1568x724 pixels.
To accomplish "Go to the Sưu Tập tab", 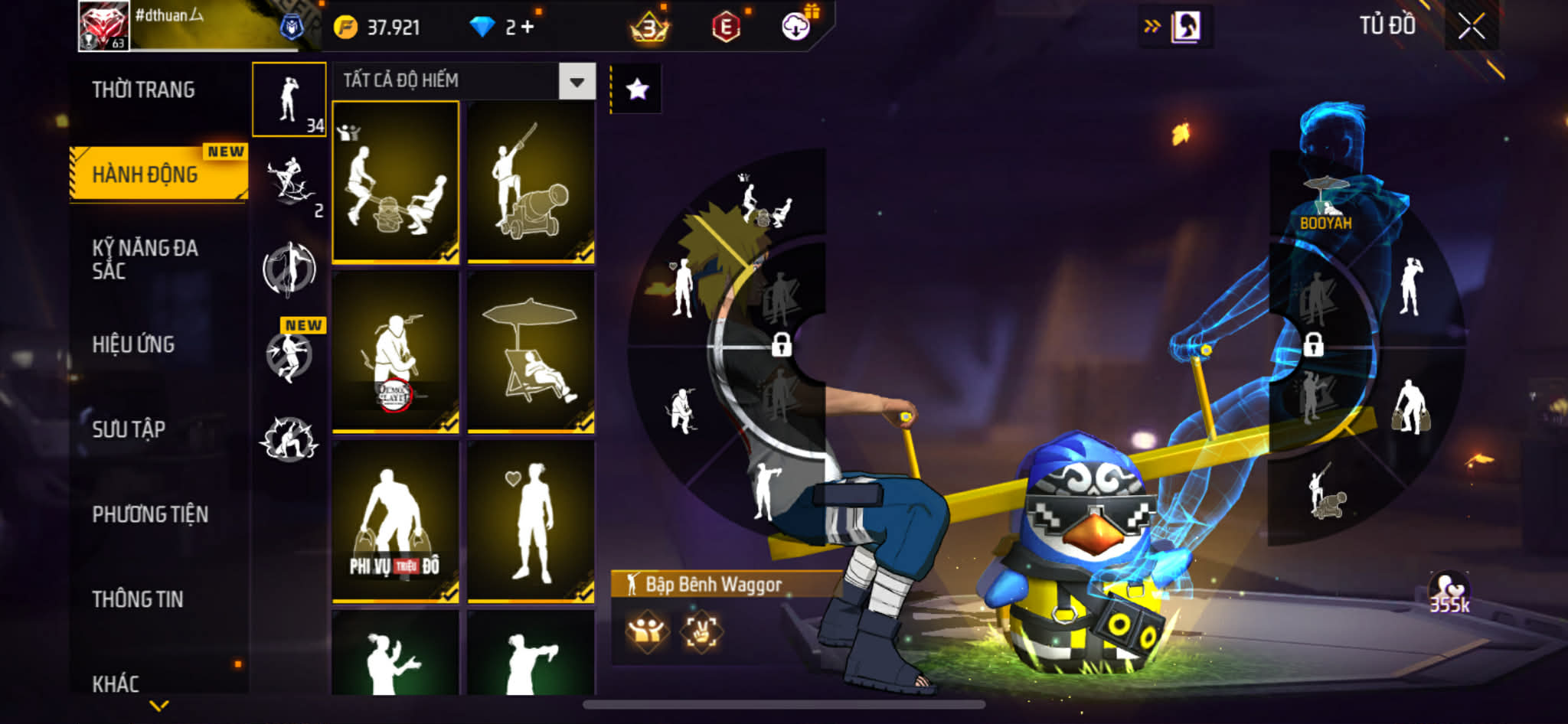I will tap(129, 429).
